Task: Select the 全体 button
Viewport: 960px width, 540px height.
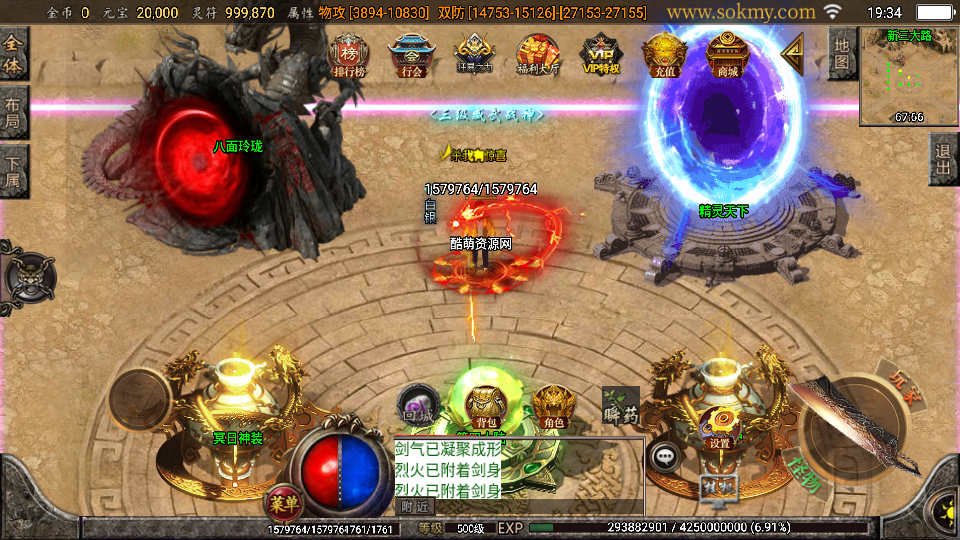Action: [x=13, y=53]
